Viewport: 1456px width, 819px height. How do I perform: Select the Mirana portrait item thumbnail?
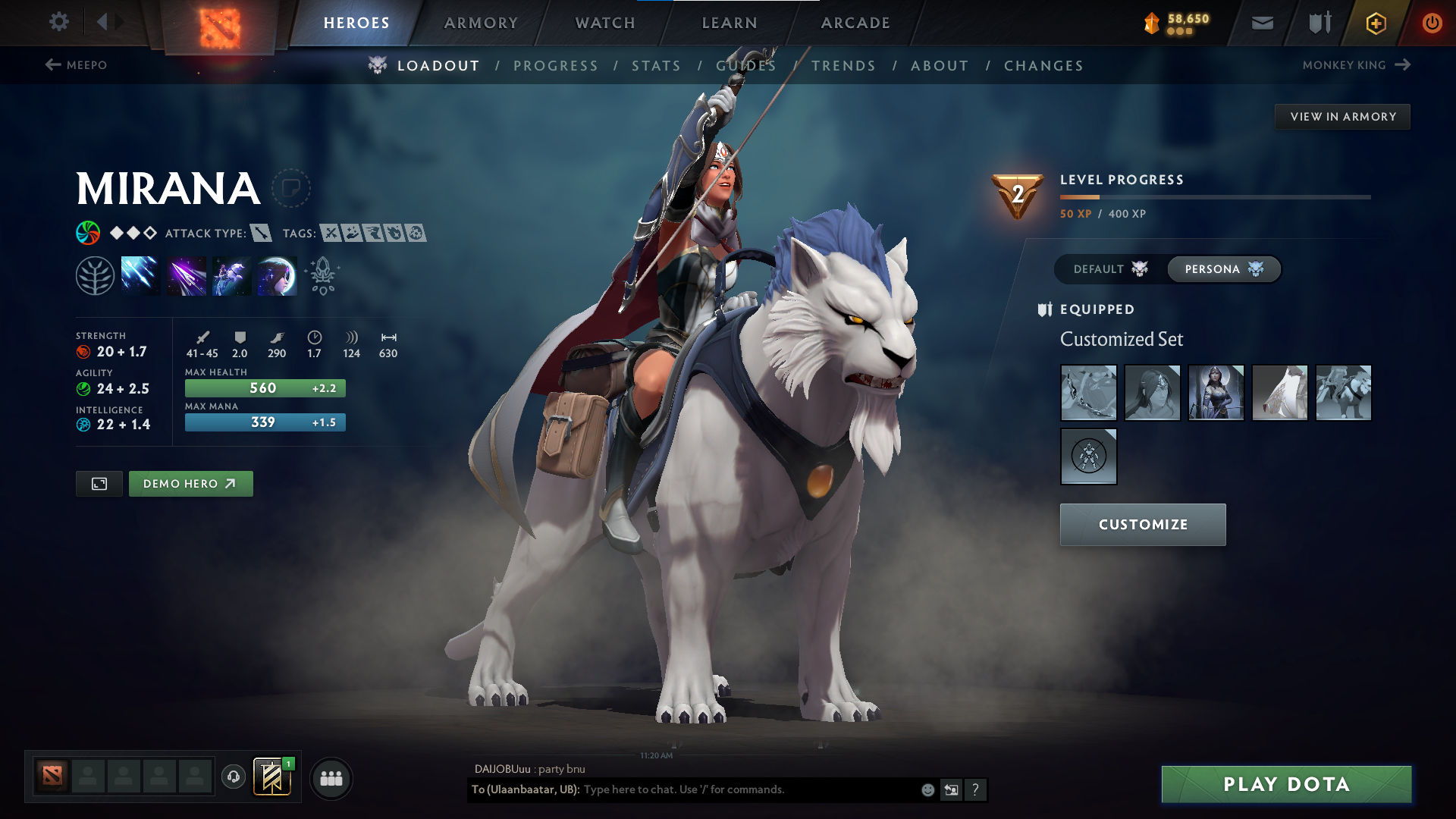(x=1216, y=393)
